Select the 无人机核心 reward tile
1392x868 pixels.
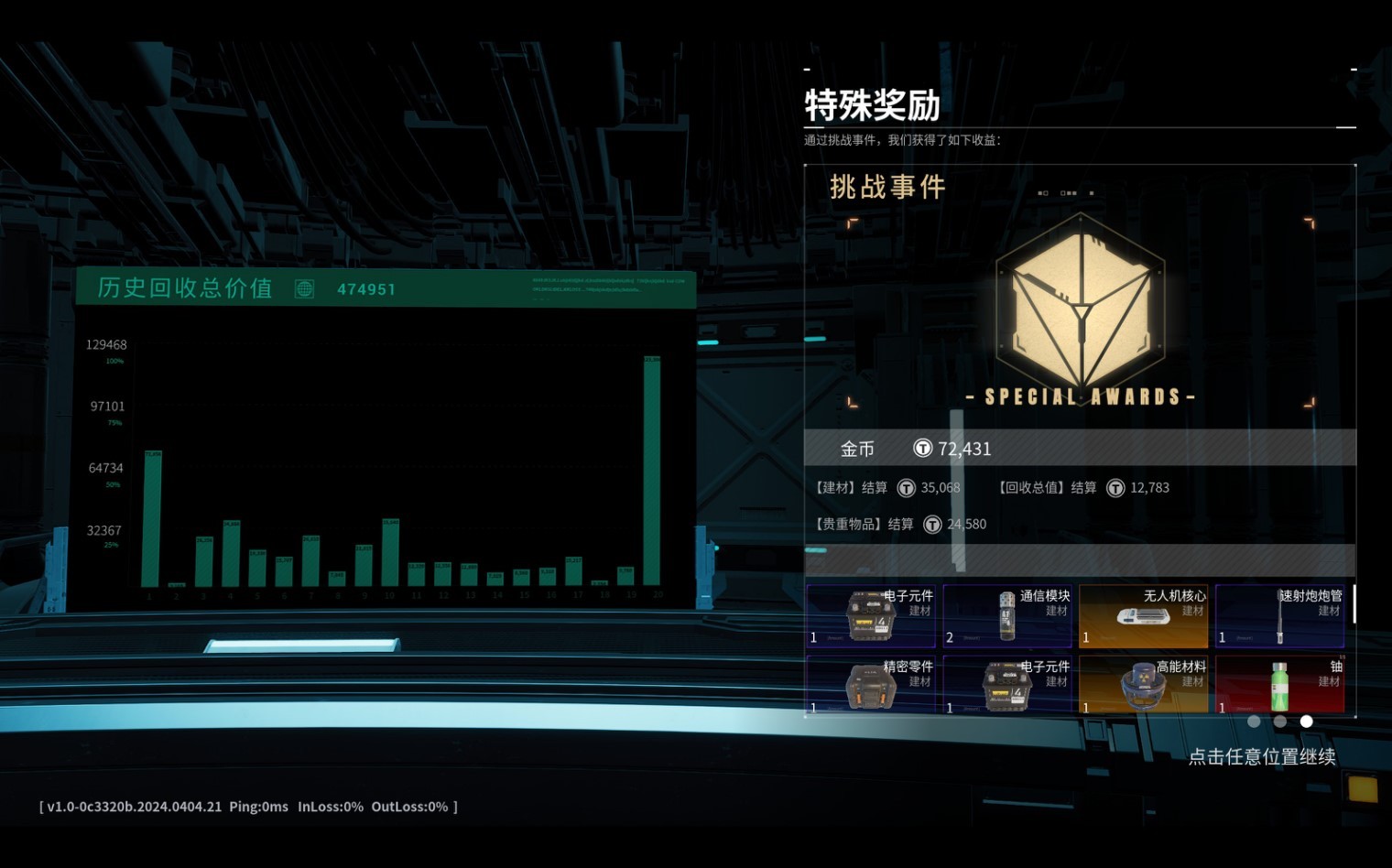1143,616
